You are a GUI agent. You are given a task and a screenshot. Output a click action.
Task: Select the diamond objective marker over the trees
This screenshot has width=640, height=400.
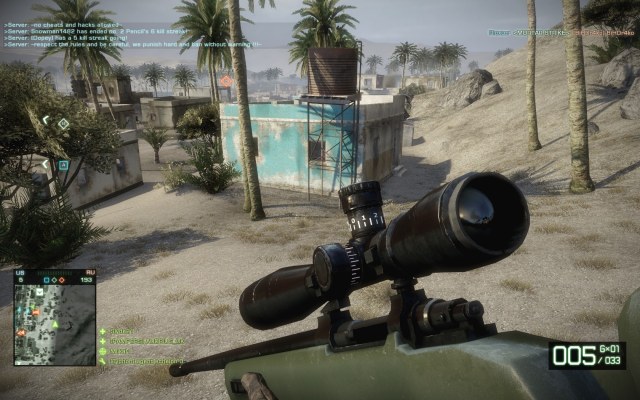(63, 123)
